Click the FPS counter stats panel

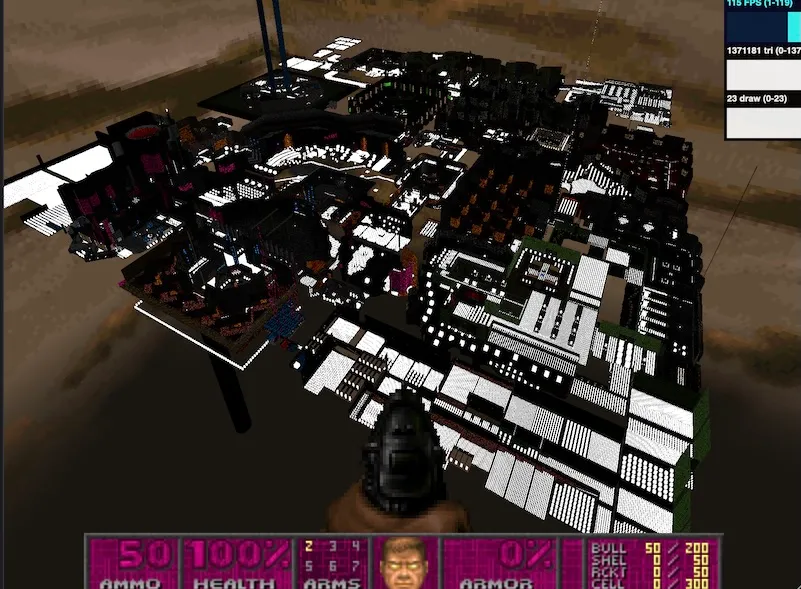(763, 21)
